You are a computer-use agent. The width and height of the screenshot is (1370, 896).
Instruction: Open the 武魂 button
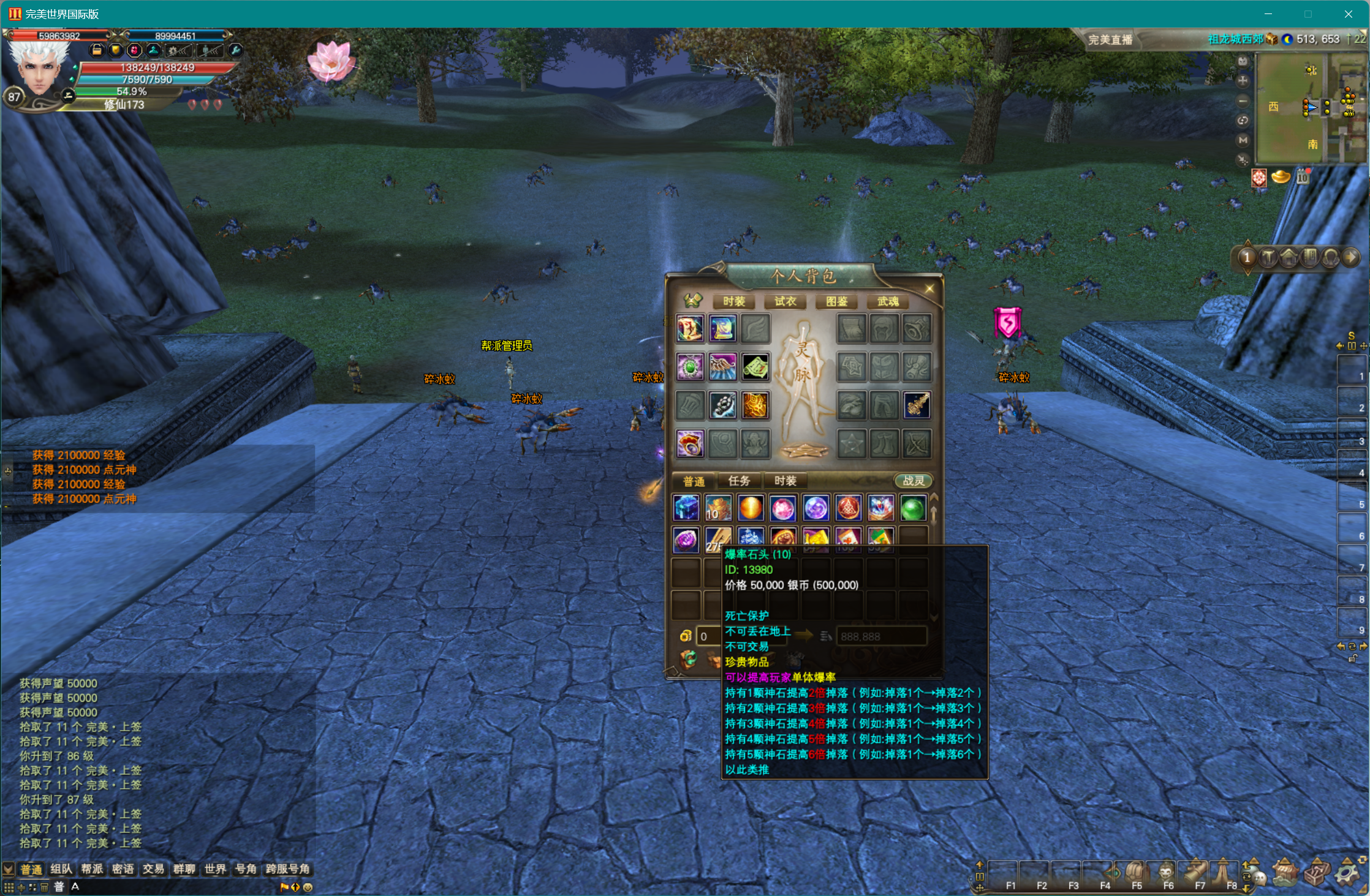click(x=888, y=301)
